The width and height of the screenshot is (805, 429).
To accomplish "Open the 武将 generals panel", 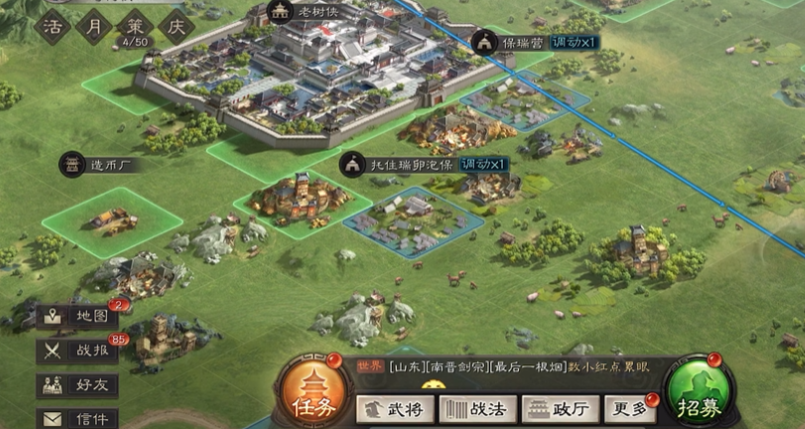I will tap(392, 409).
